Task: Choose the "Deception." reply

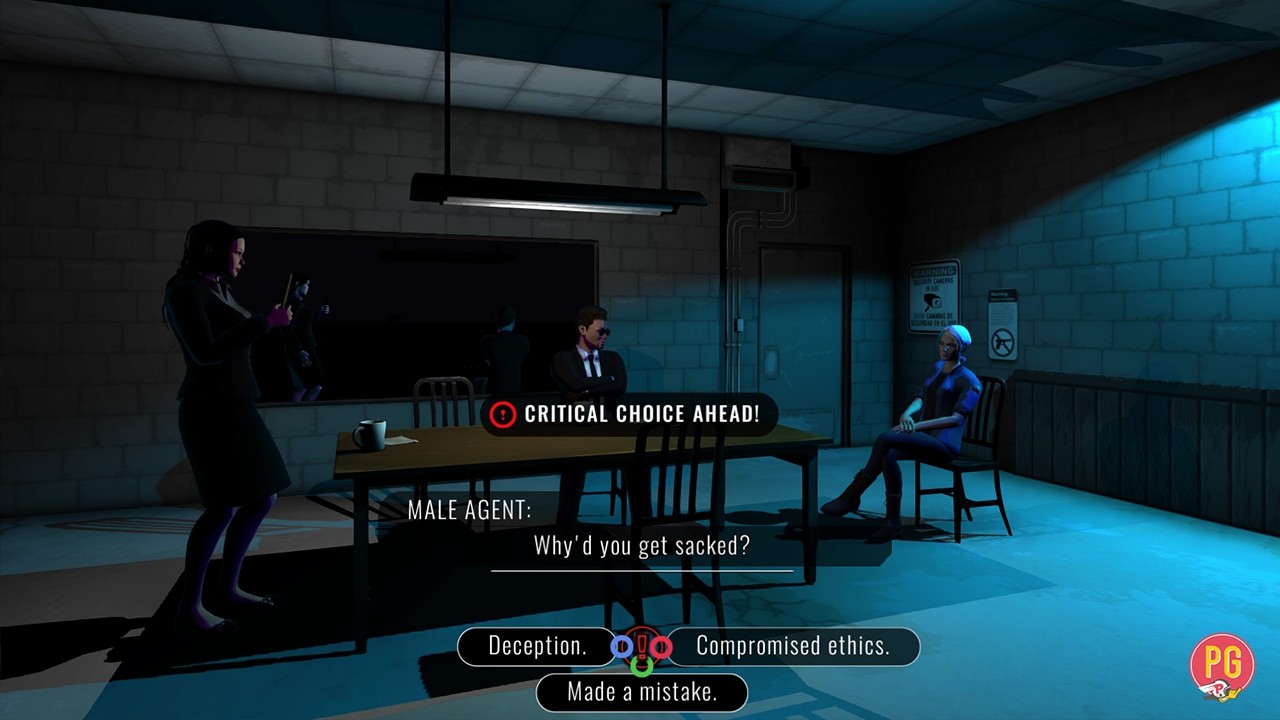Action: [537, 646]
